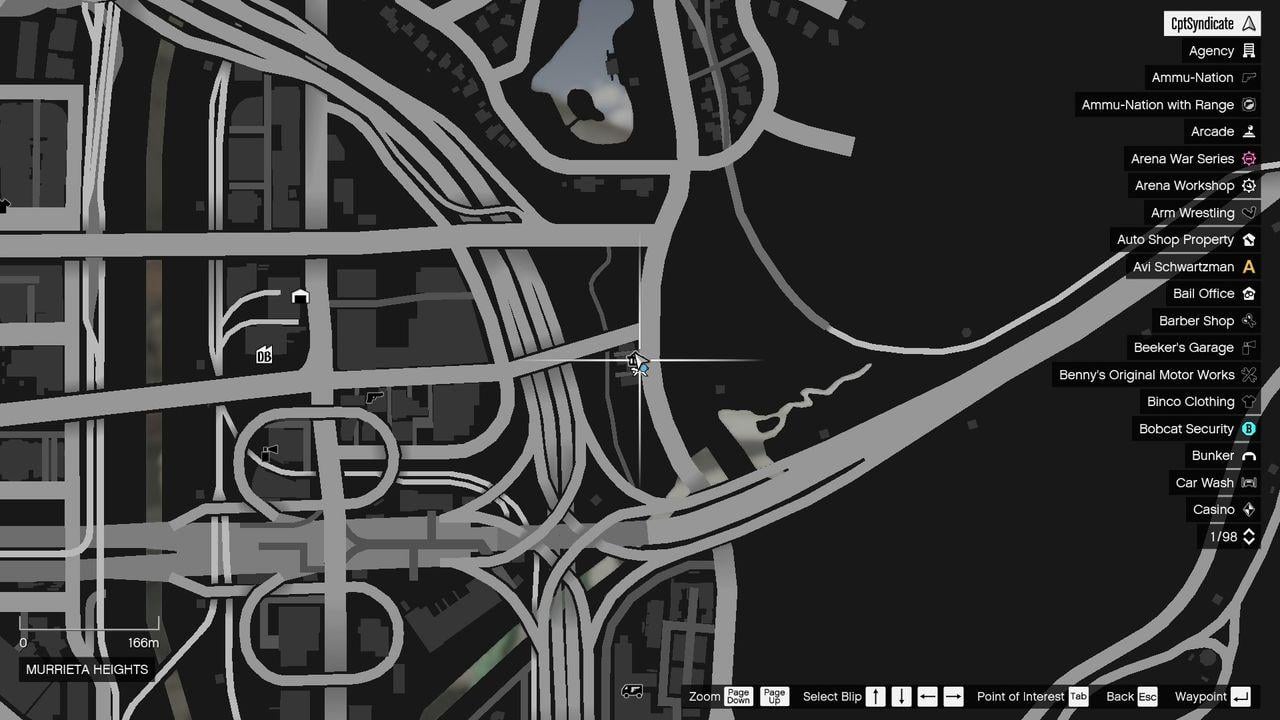The image size is (1280, 720).
Task: Click the Arena War Series icon
Action: tap(1247, 158)
